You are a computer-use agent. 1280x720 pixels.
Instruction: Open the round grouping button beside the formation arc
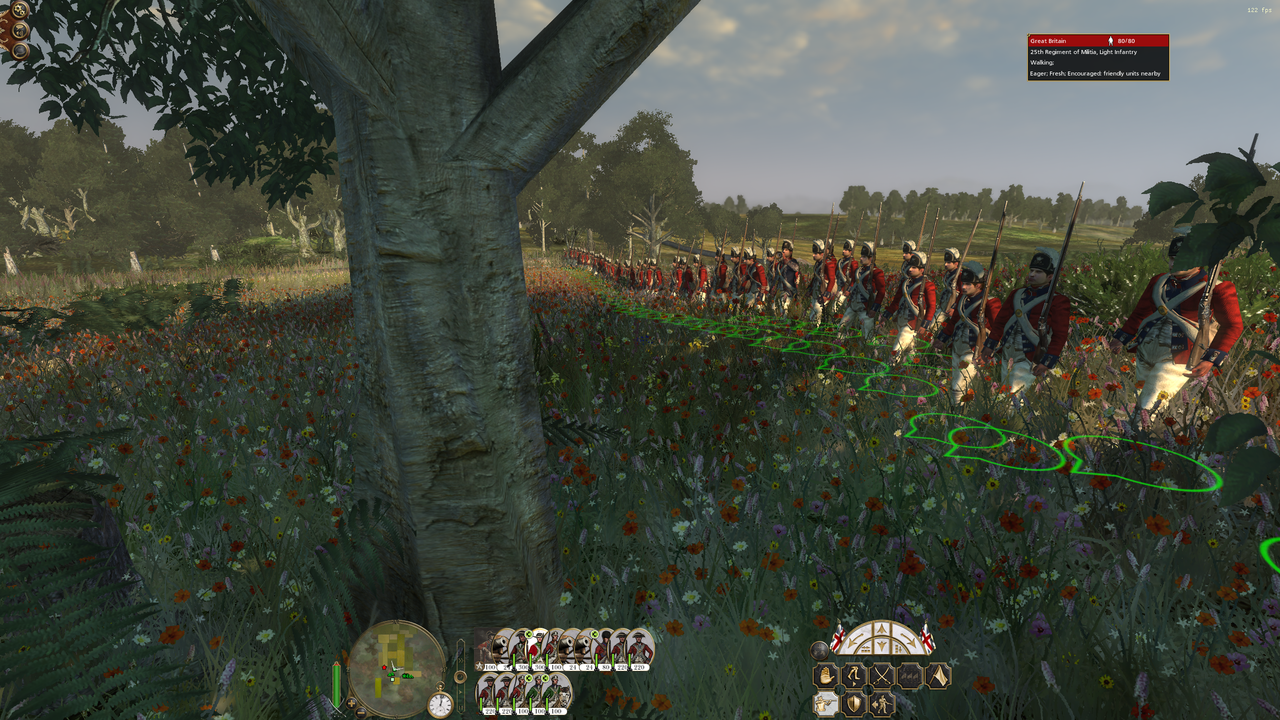coord(819,650)
